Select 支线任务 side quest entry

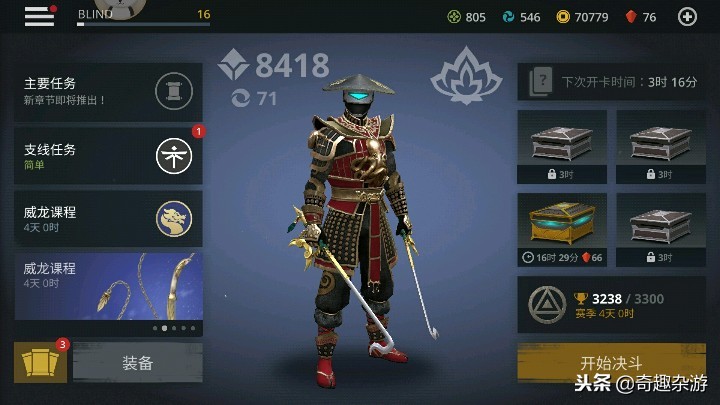(x=109, y=155)
